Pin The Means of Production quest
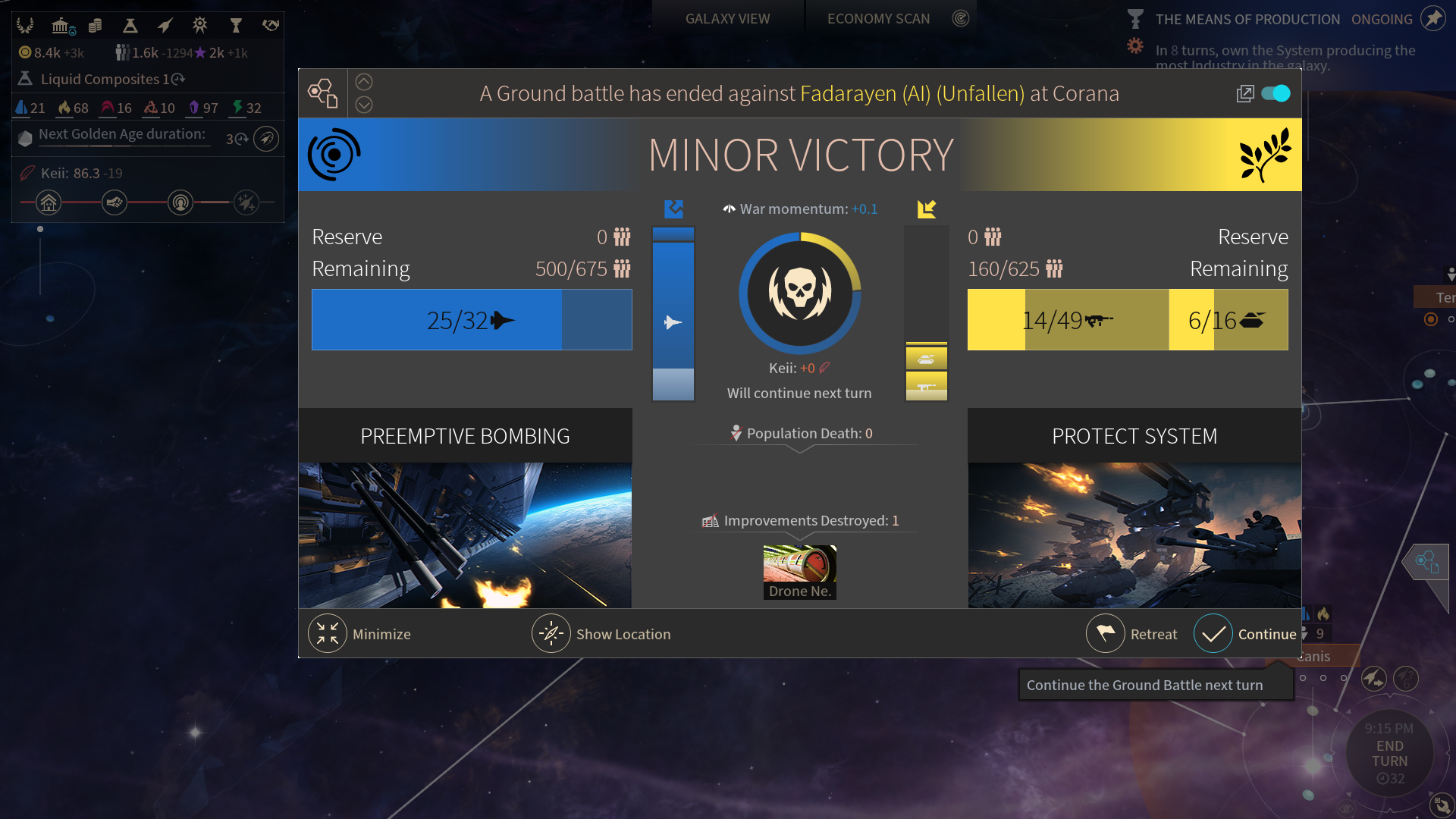The width and height of the screenshot is (1456, 819). click(1432, 18)
